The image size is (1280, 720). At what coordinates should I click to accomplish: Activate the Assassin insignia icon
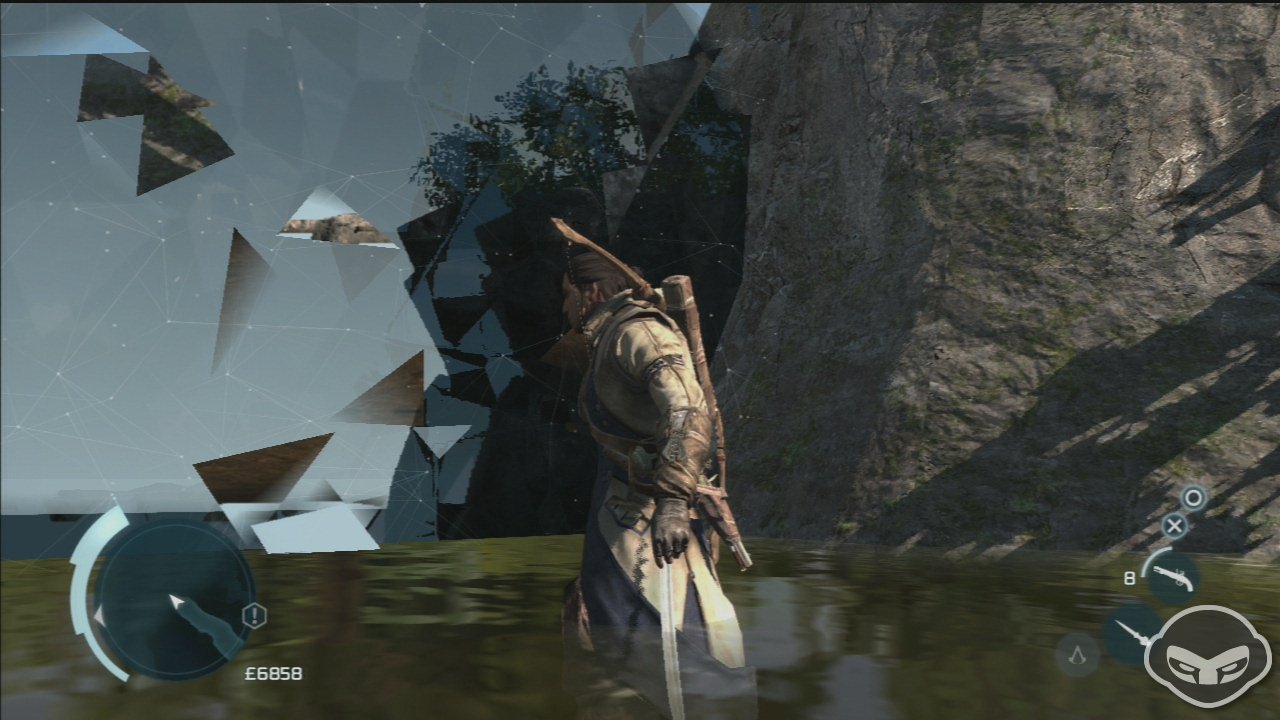pyautogui.click(x=1076, y=655)
